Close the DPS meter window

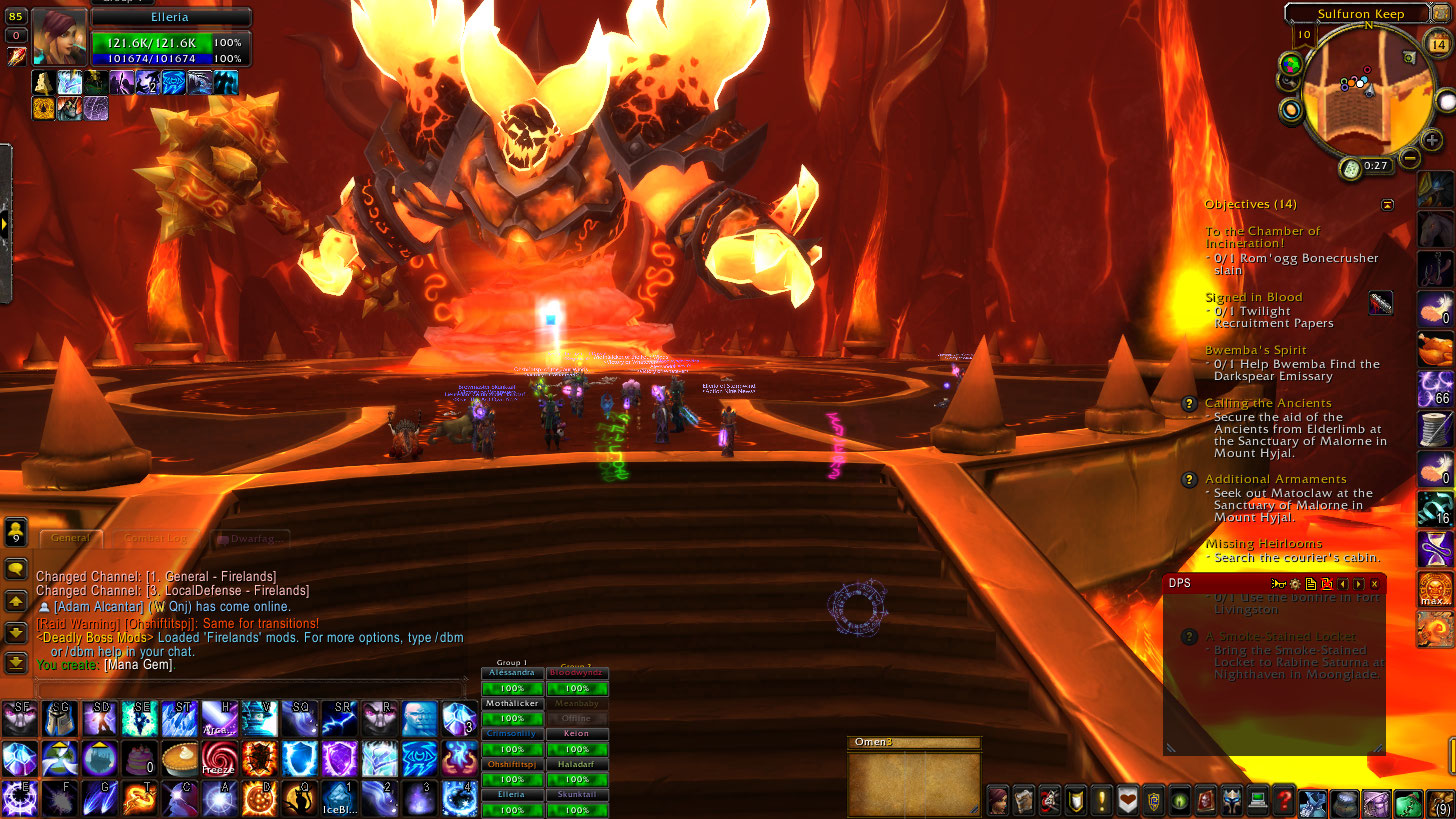point(1375,583)
